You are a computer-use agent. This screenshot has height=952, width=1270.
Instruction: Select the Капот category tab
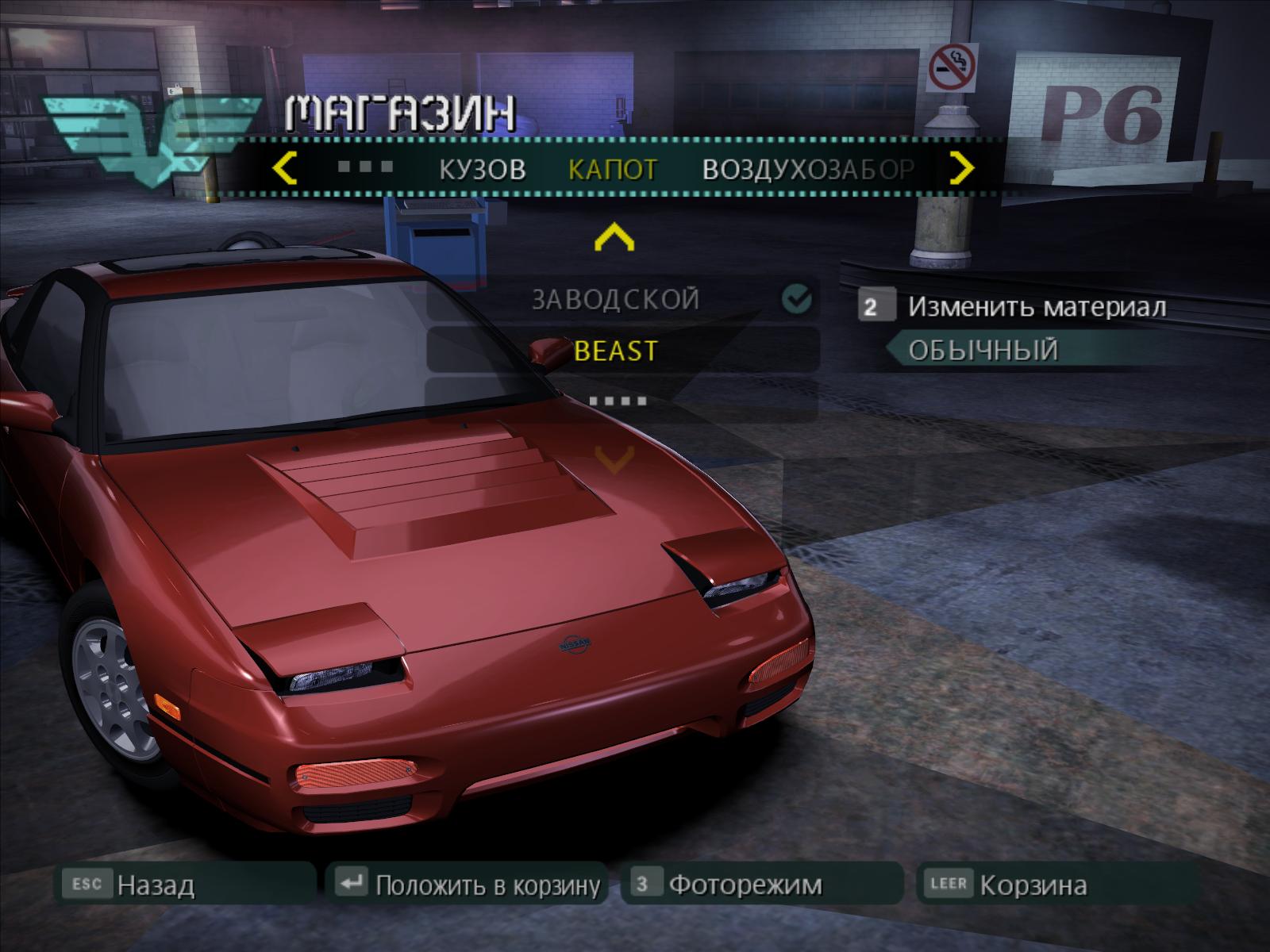tap(613, 169)
